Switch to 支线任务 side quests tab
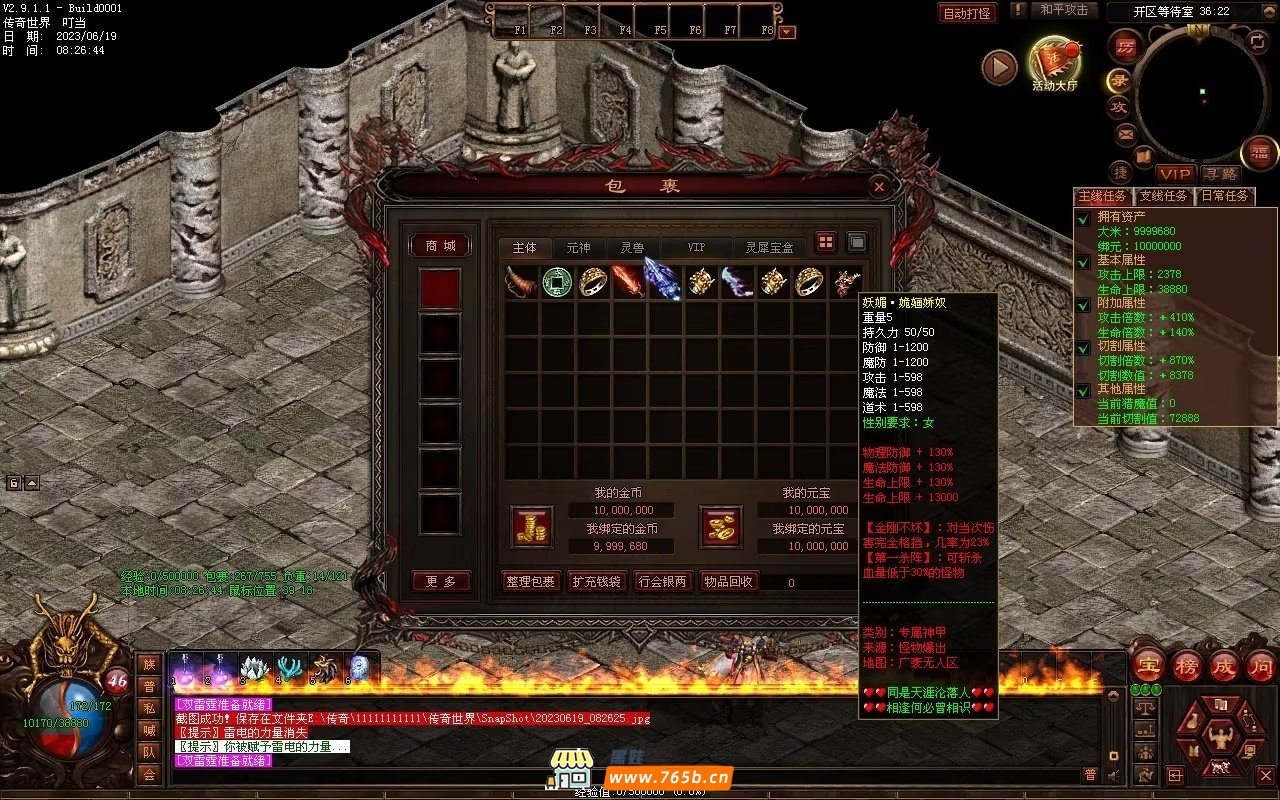Screen dimensions: 1280x800 [x=1166, y=196]
